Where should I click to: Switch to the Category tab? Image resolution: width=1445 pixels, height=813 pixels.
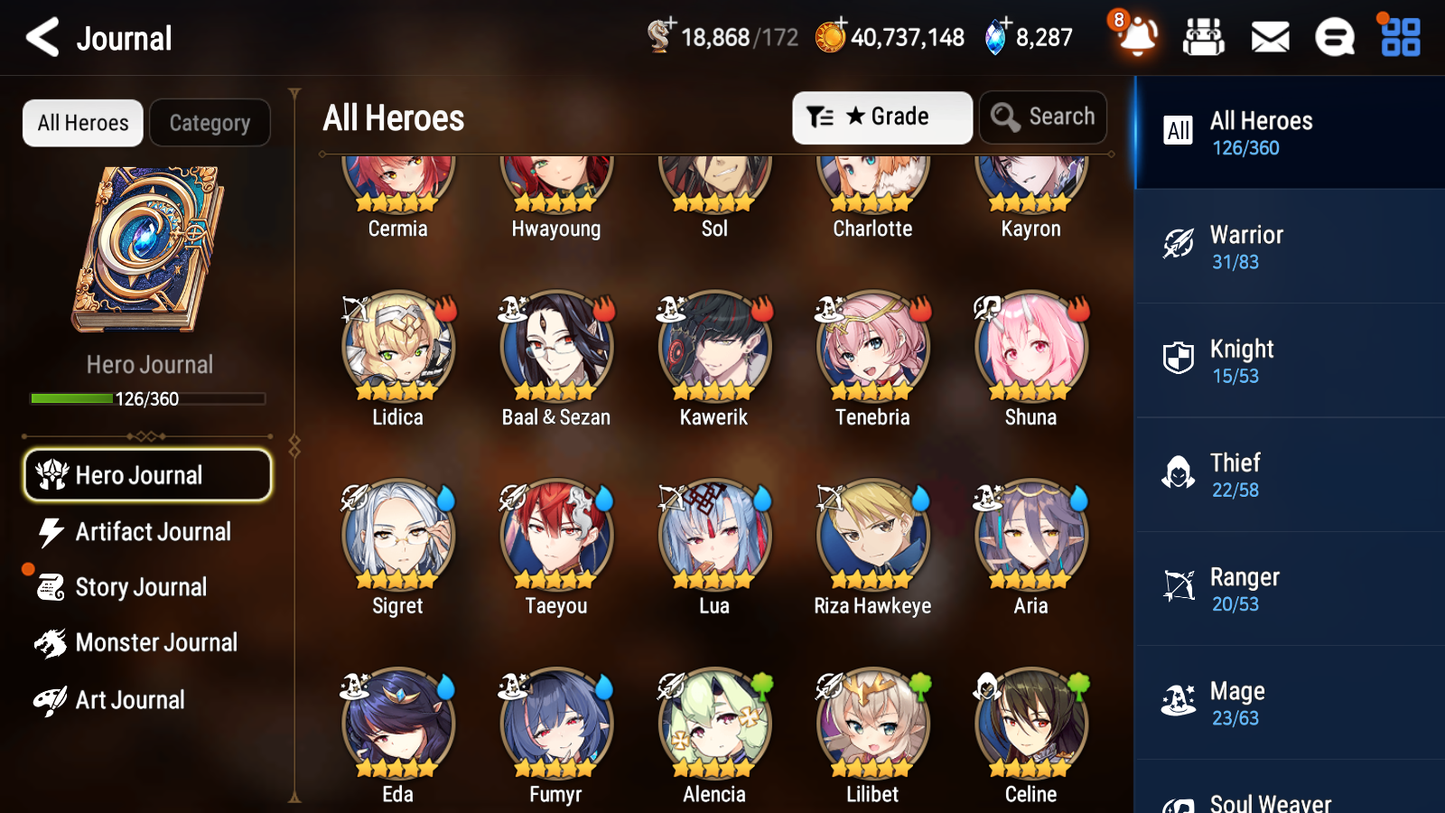click(209, 123)
